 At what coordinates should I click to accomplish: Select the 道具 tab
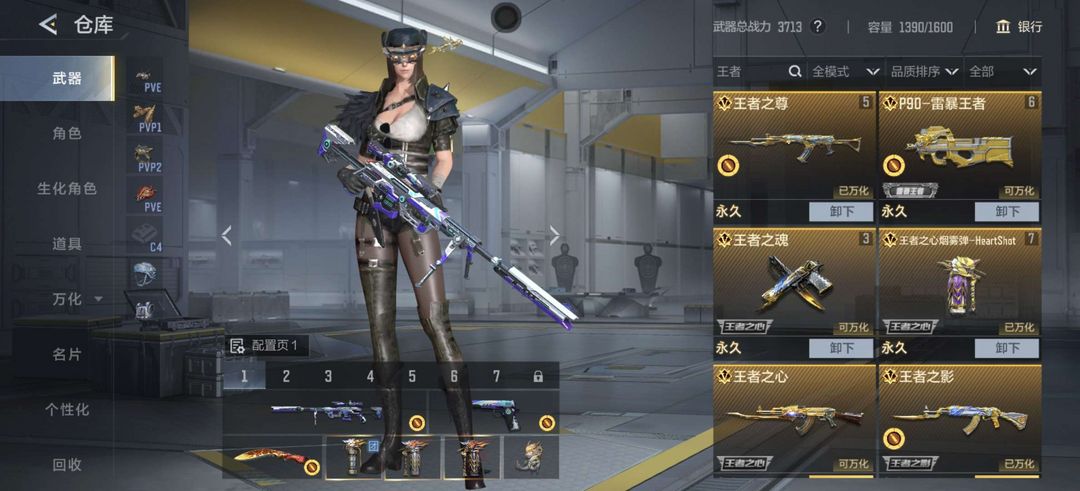(x=67, y=243)
